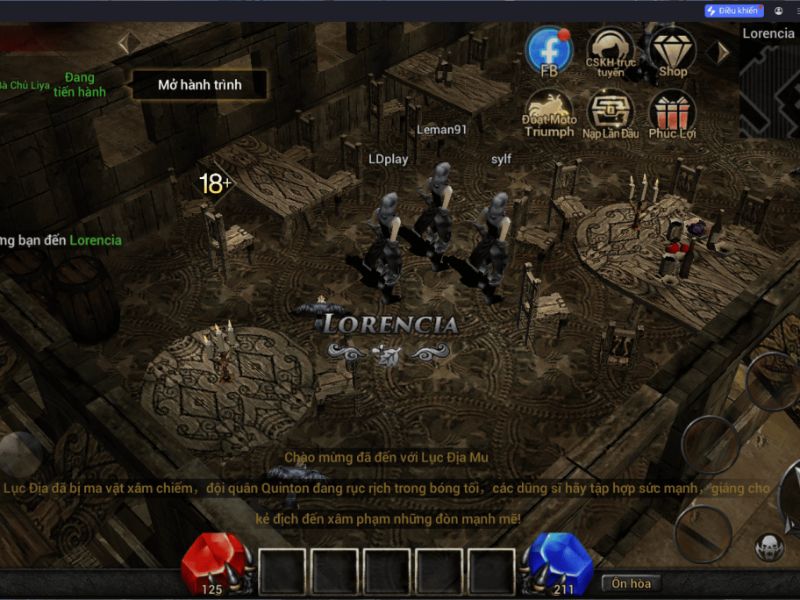Collapse icons with arrow beside Shop
This screenshot has width=800, height=600.
tap(717, 52)
